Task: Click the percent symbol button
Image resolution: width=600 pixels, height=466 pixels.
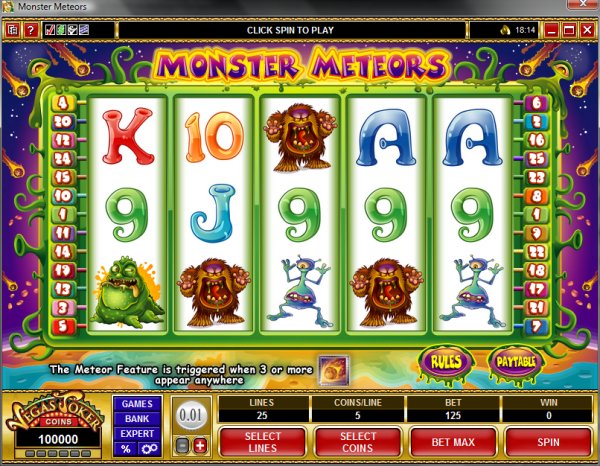Action: coord(126,449)
